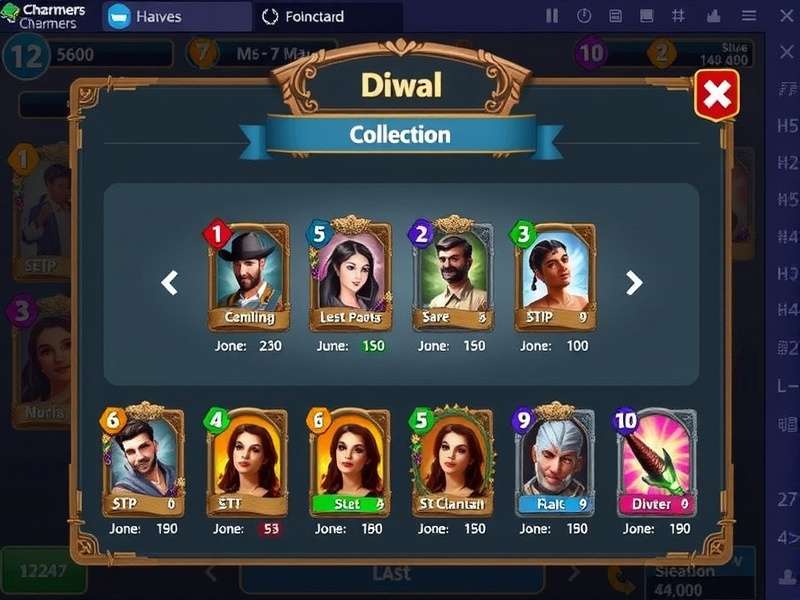Select the level 6 STP man card
The image size is (800, 600).
click(143, 462)
